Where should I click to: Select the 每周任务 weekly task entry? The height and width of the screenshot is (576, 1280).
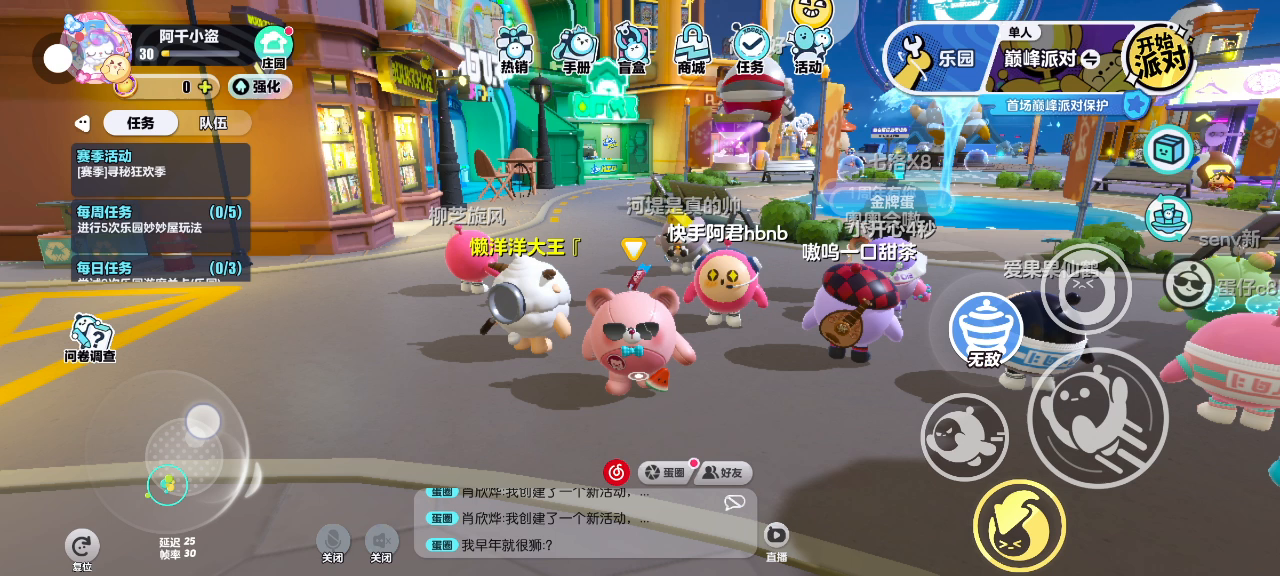[x=160, y=219]
